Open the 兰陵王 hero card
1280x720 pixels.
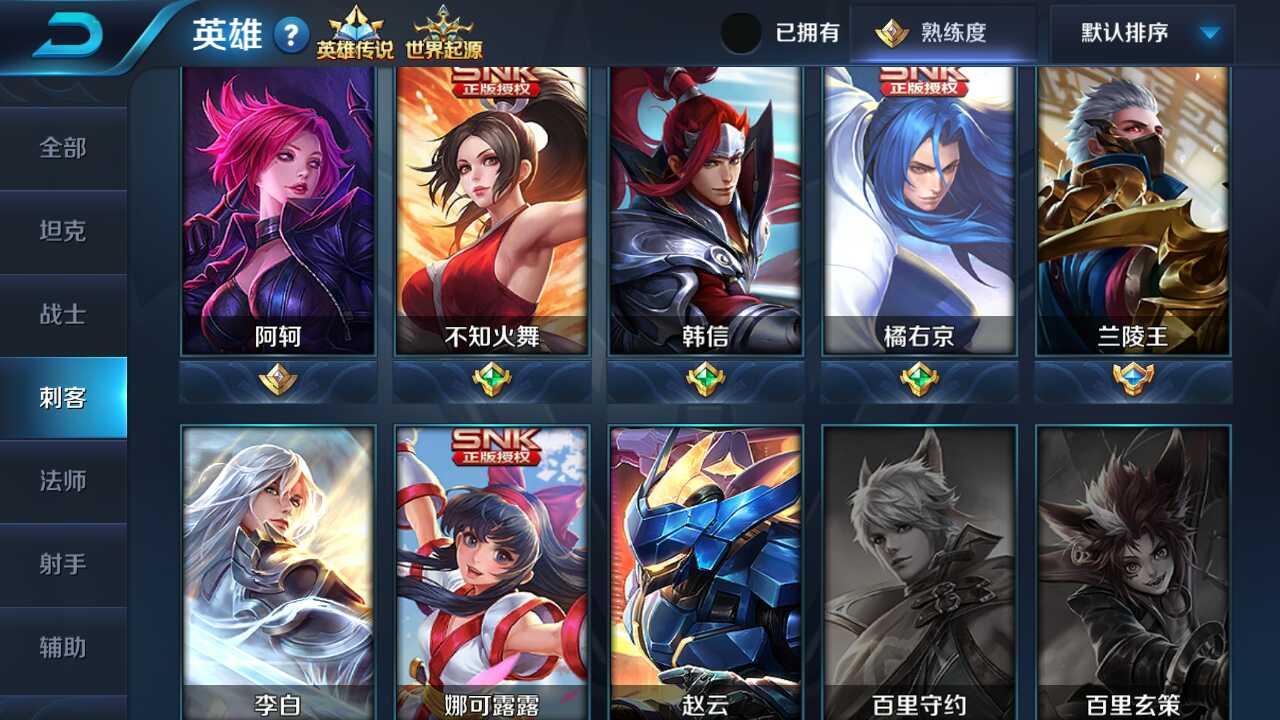[x=1133, y=210]
